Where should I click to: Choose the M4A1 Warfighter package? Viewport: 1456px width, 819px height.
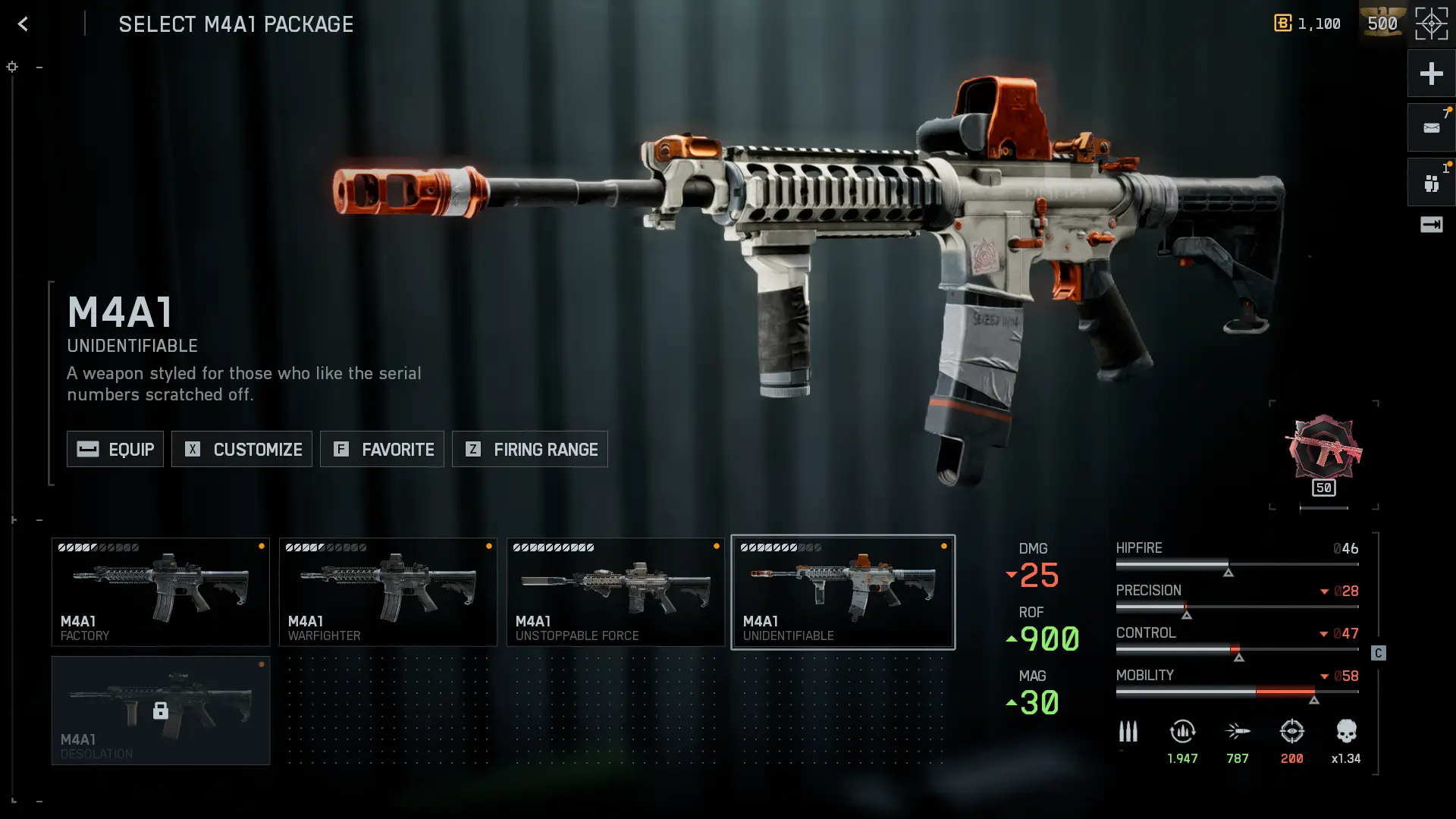click(388, 592)
